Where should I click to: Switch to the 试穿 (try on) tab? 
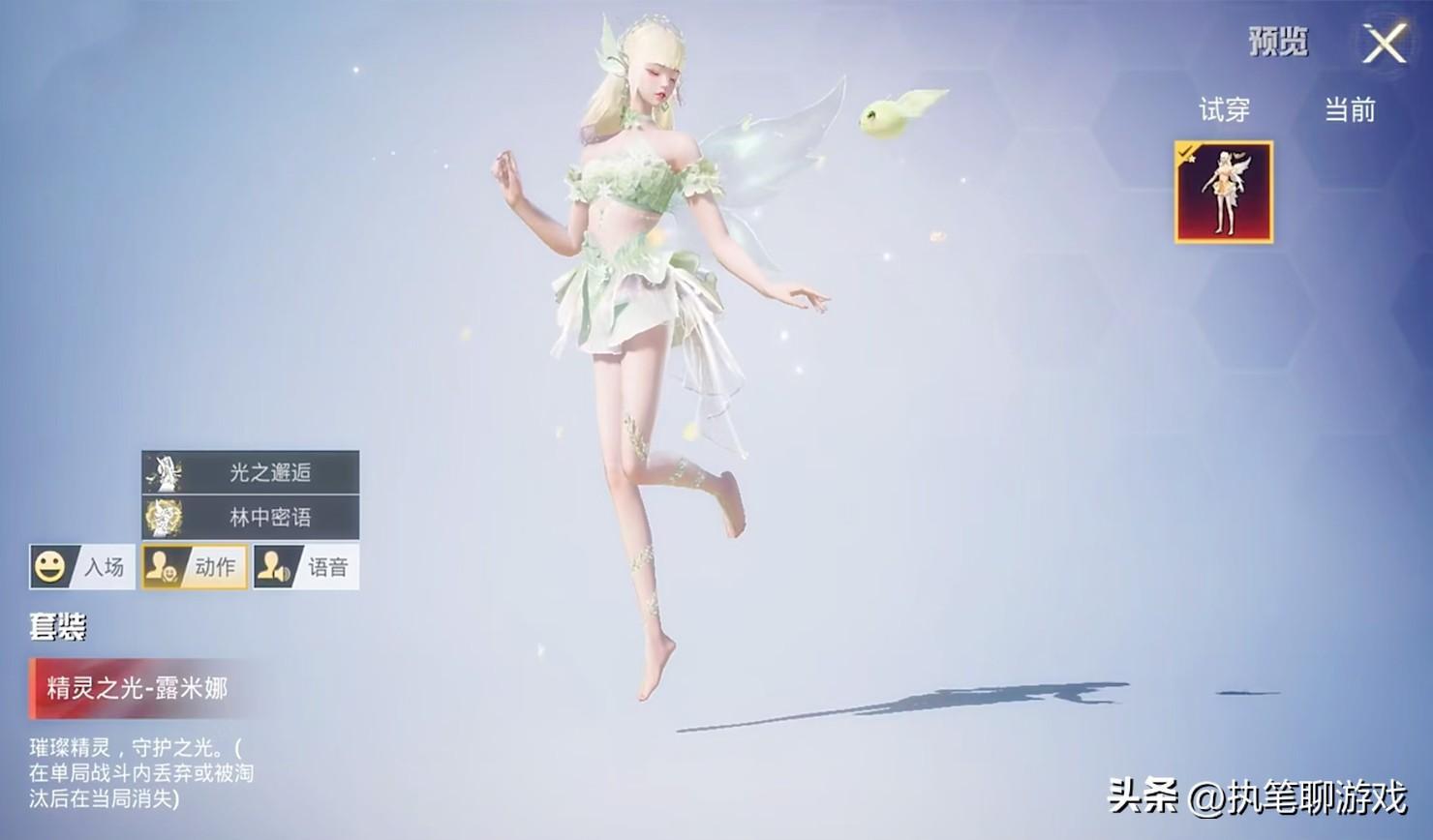tap(1224, 110)
